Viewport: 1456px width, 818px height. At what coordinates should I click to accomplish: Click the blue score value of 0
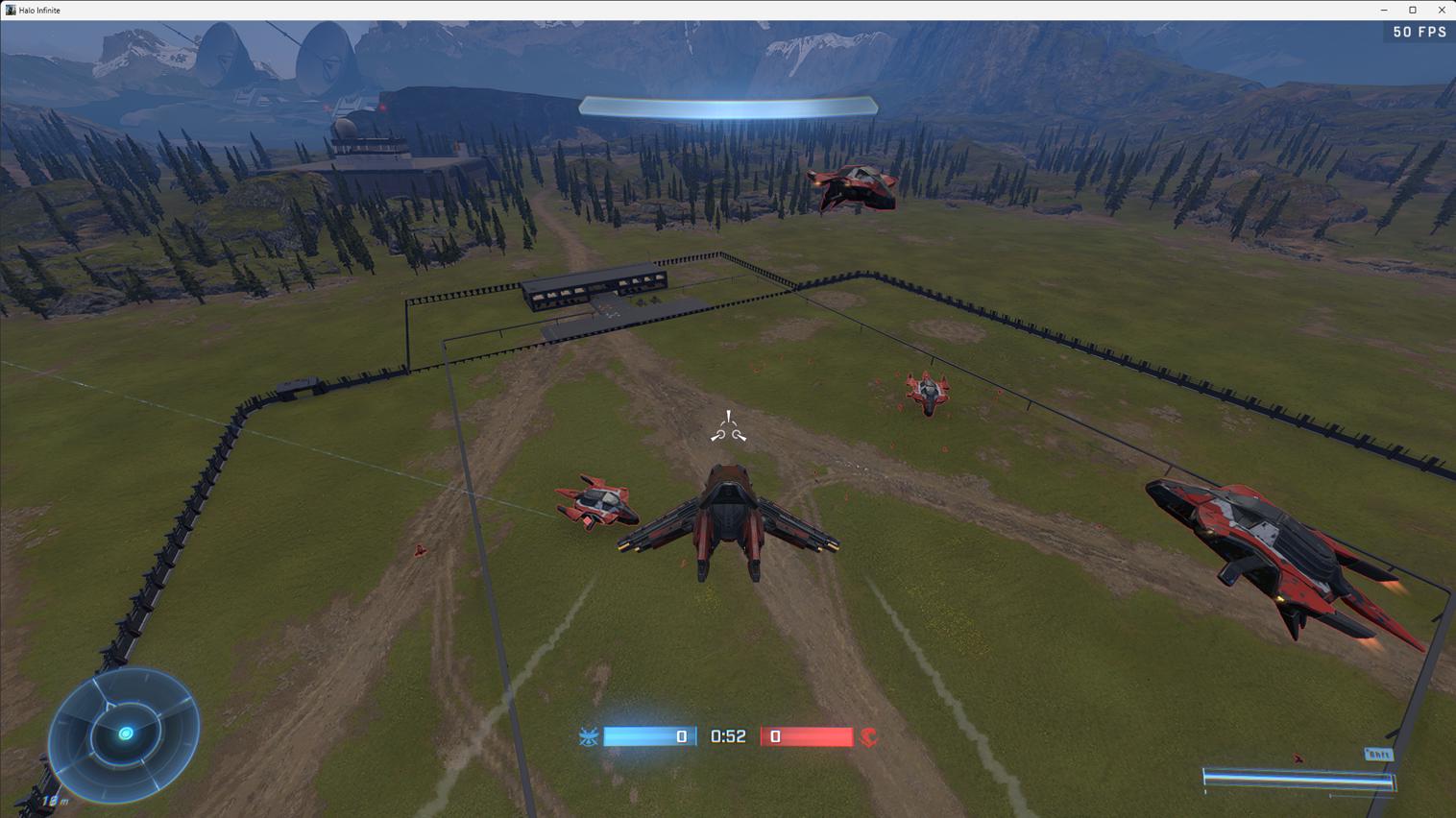(x=680, y=736)
